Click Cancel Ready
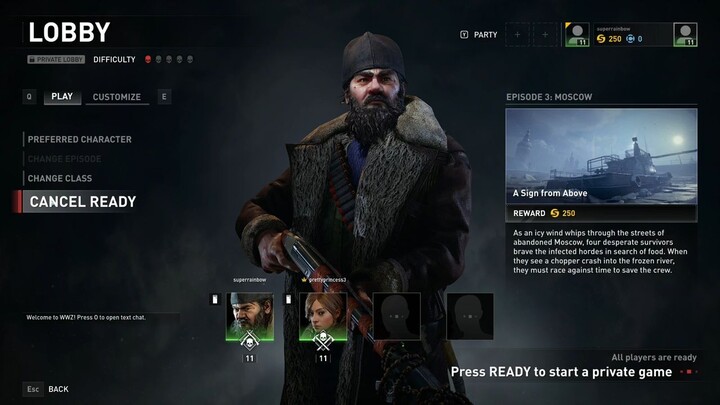This screenshot has height=405, width=720. click(83, 201)
